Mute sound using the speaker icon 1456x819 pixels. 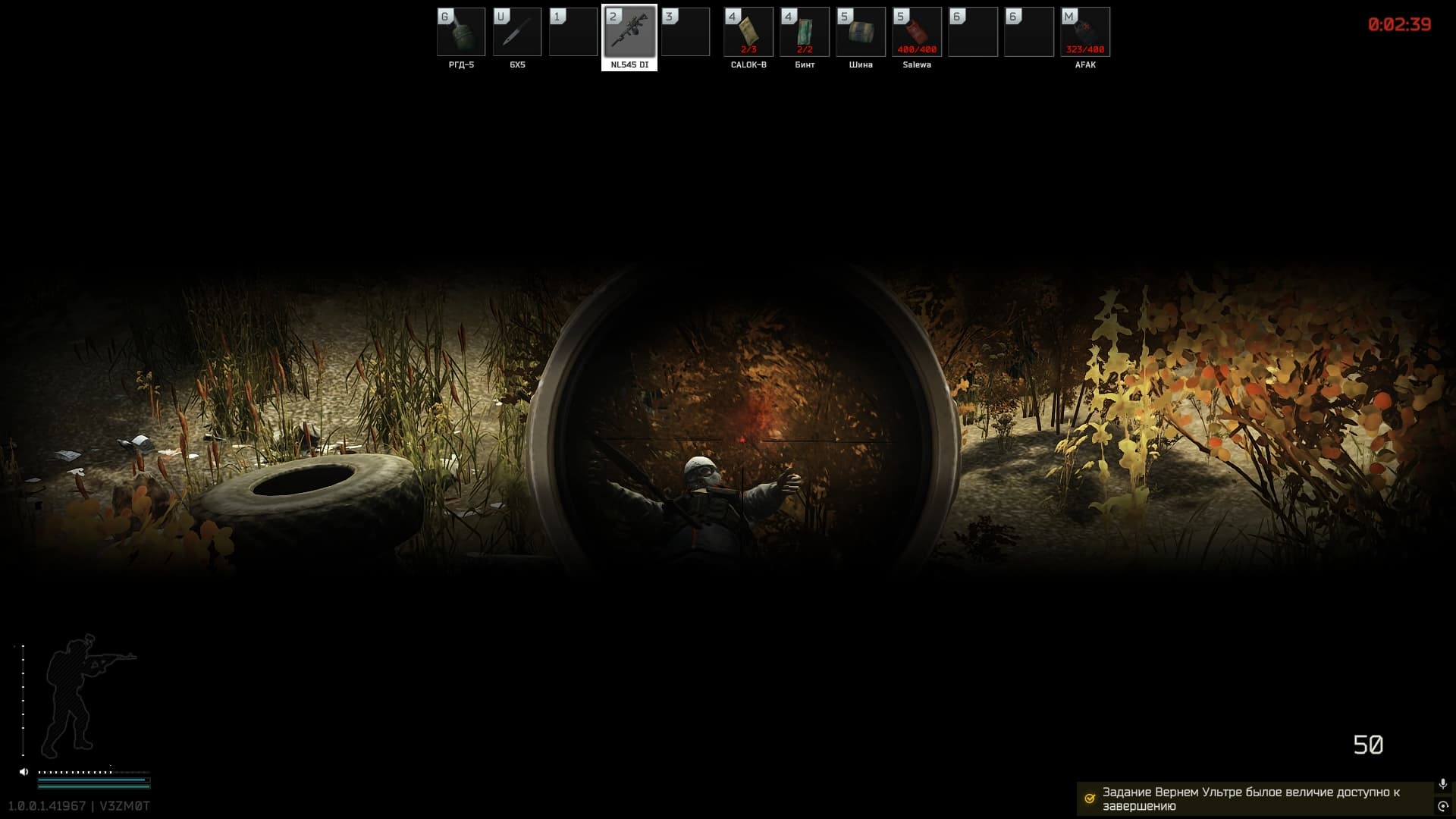23,771
